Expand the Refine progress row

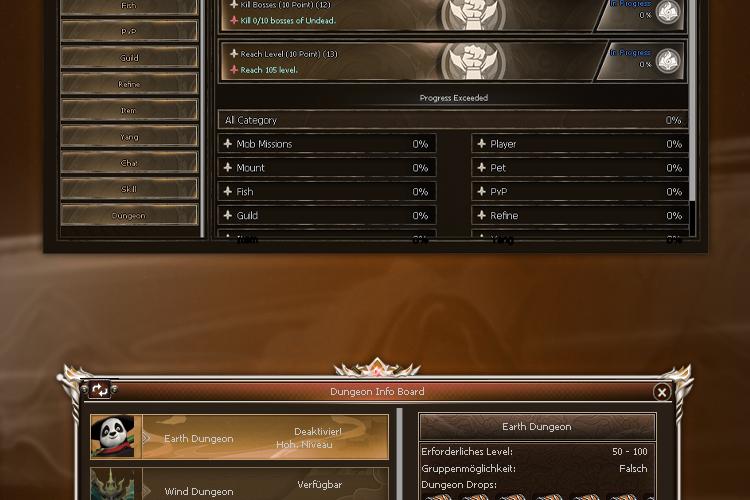click(580, 216)
